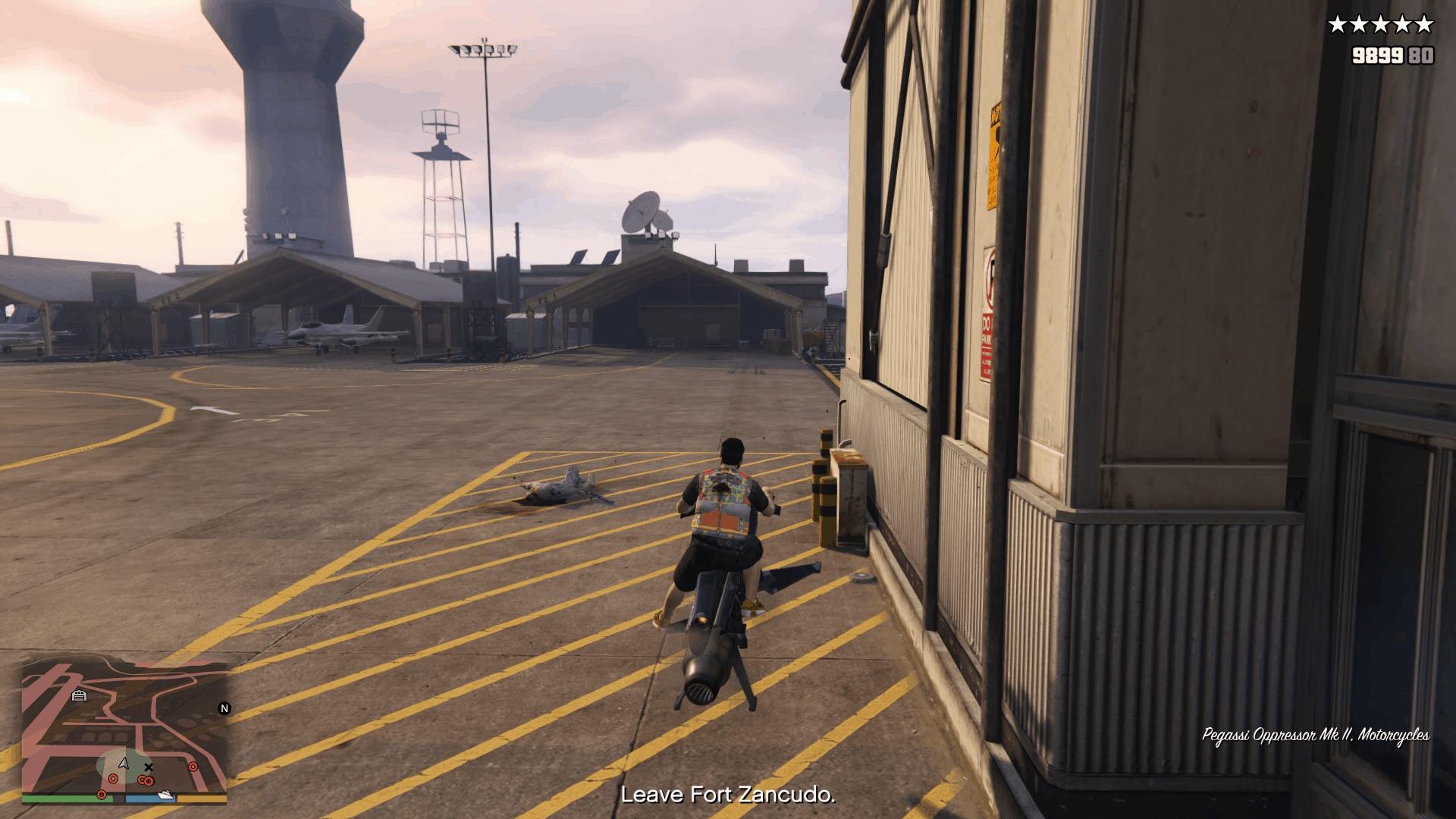Select the player arrow in the minimap center
This screenshot has height=819, width=1456.
124,764
